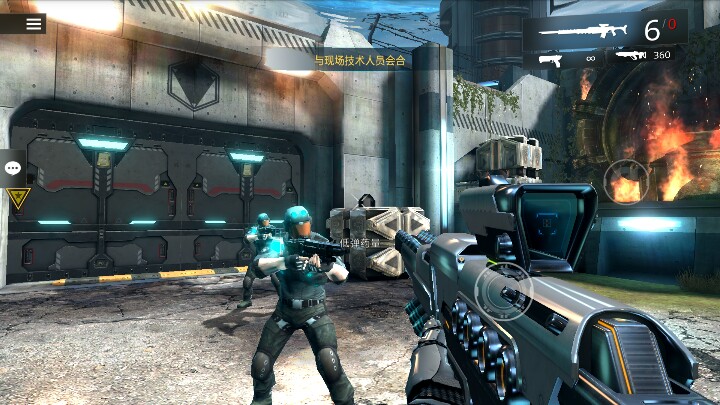Switch to the rifle with 360 ammo
The image size is (720, 405).
(x=644, y=56)
